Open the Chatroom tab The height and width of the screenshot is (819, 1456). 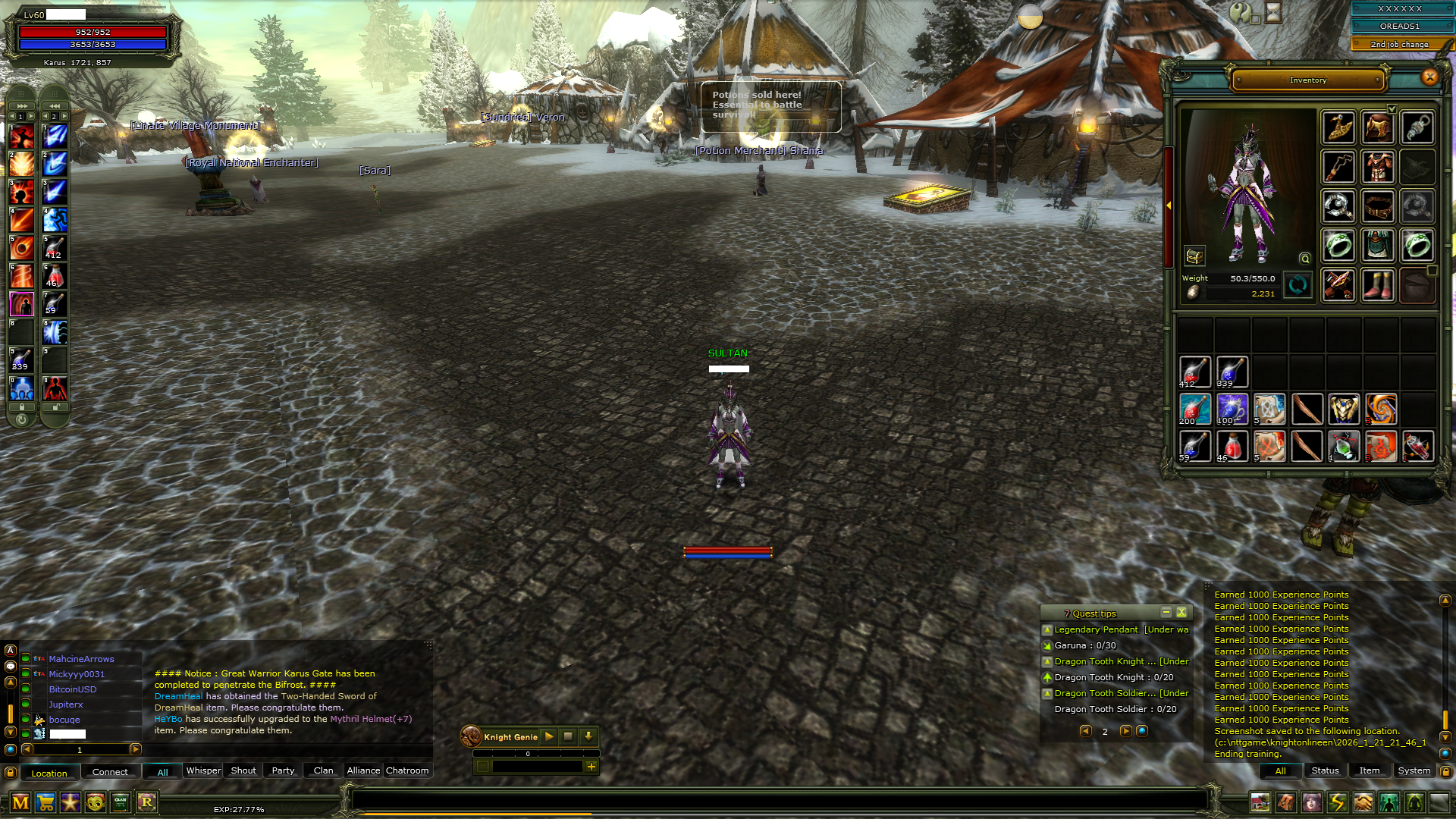pyautogui.click(x=407, y=770)
